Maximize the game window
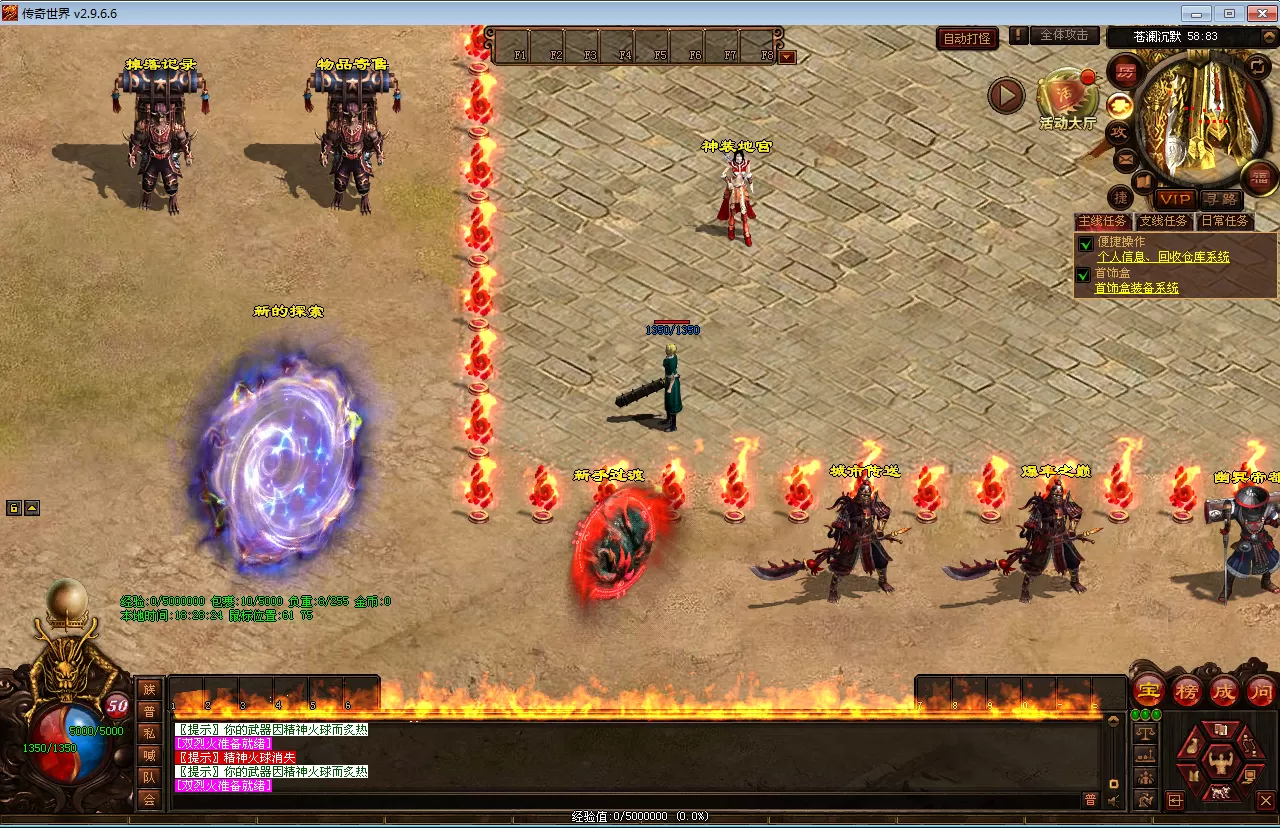 click(1229, 13)
